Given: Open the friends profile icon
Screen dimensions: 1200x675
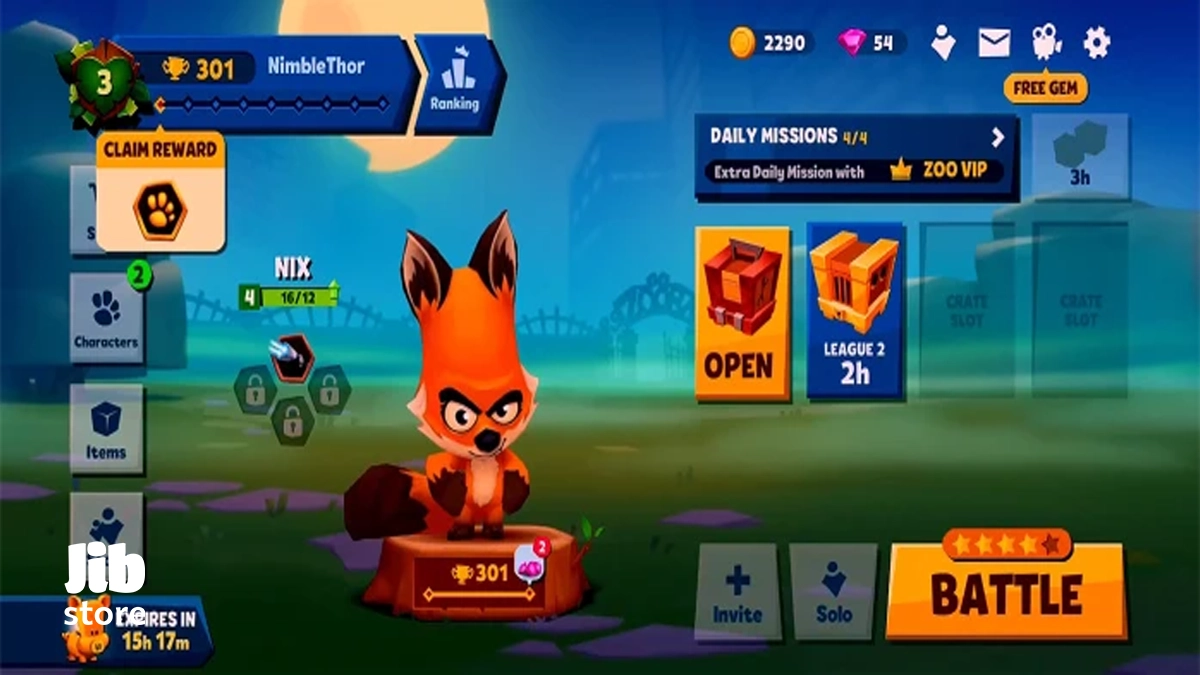Looking at the screenshot, I should coord(942,42).
